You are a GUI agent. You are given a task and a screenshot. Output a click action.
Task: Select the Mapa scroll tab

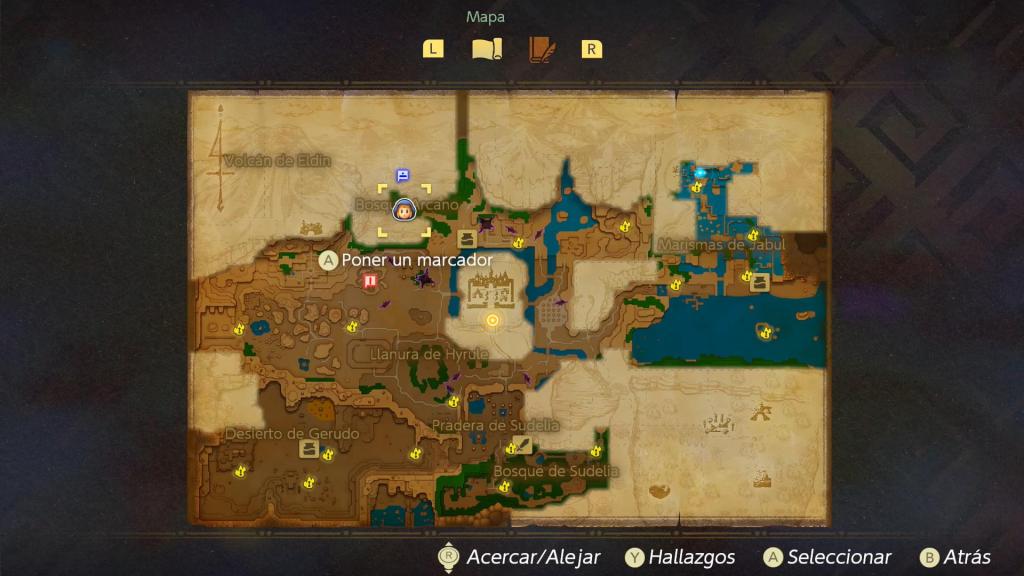[x=486, y=49]
